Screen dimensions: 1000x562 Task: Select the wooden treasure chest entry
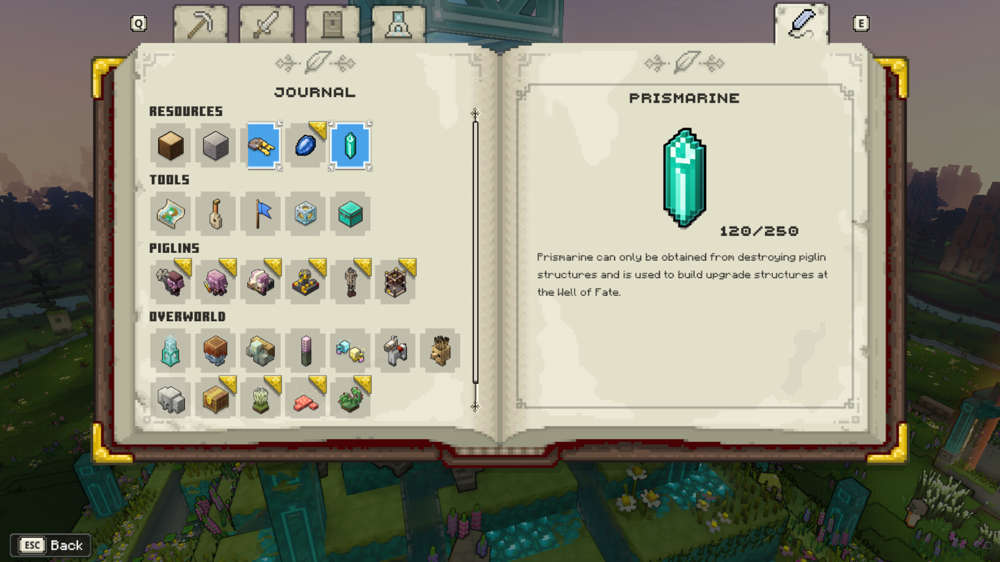pos(215,398)
